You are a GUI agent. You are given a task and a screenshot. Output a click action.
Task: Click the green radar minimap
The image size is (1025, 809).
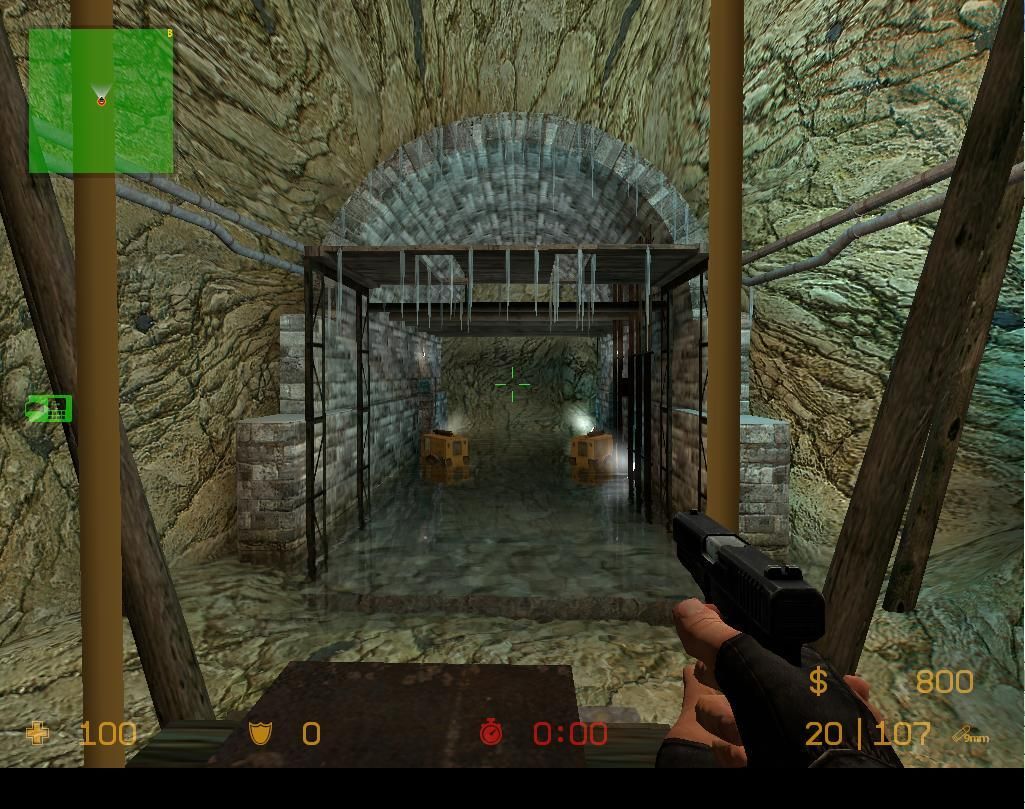(101, 101)
